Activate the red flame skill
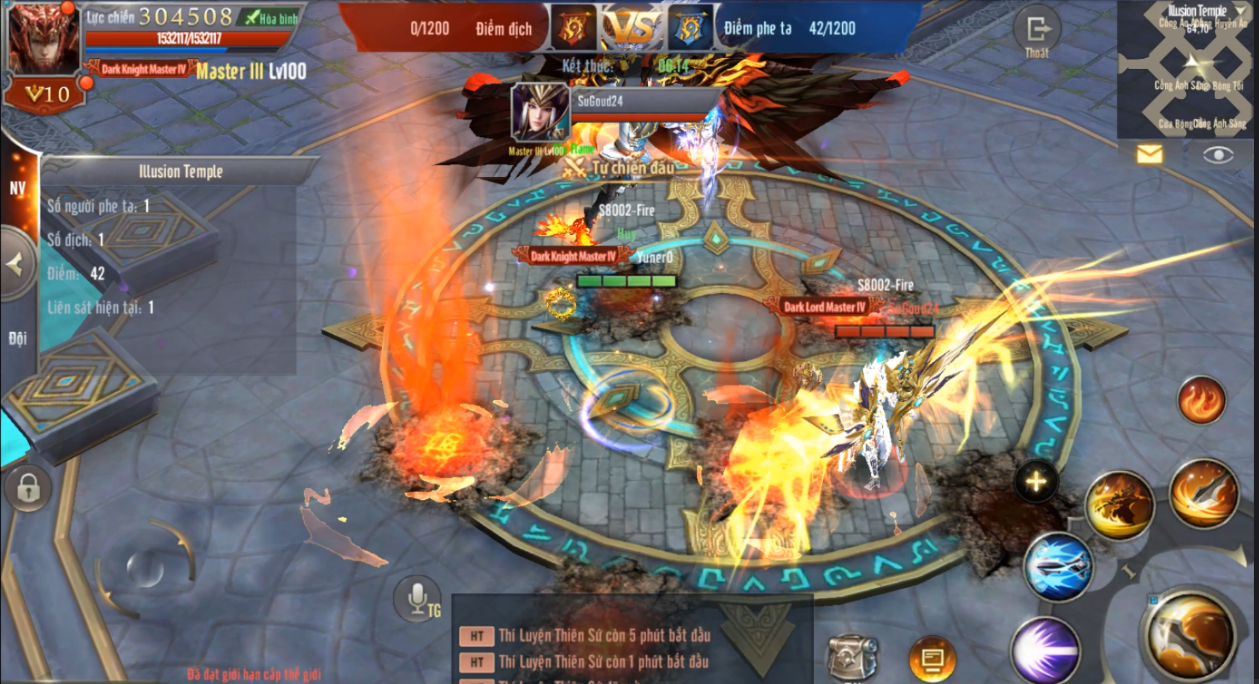This screenshot has height=684, width=1259. pyautogui.click(x=1201, y=401)
